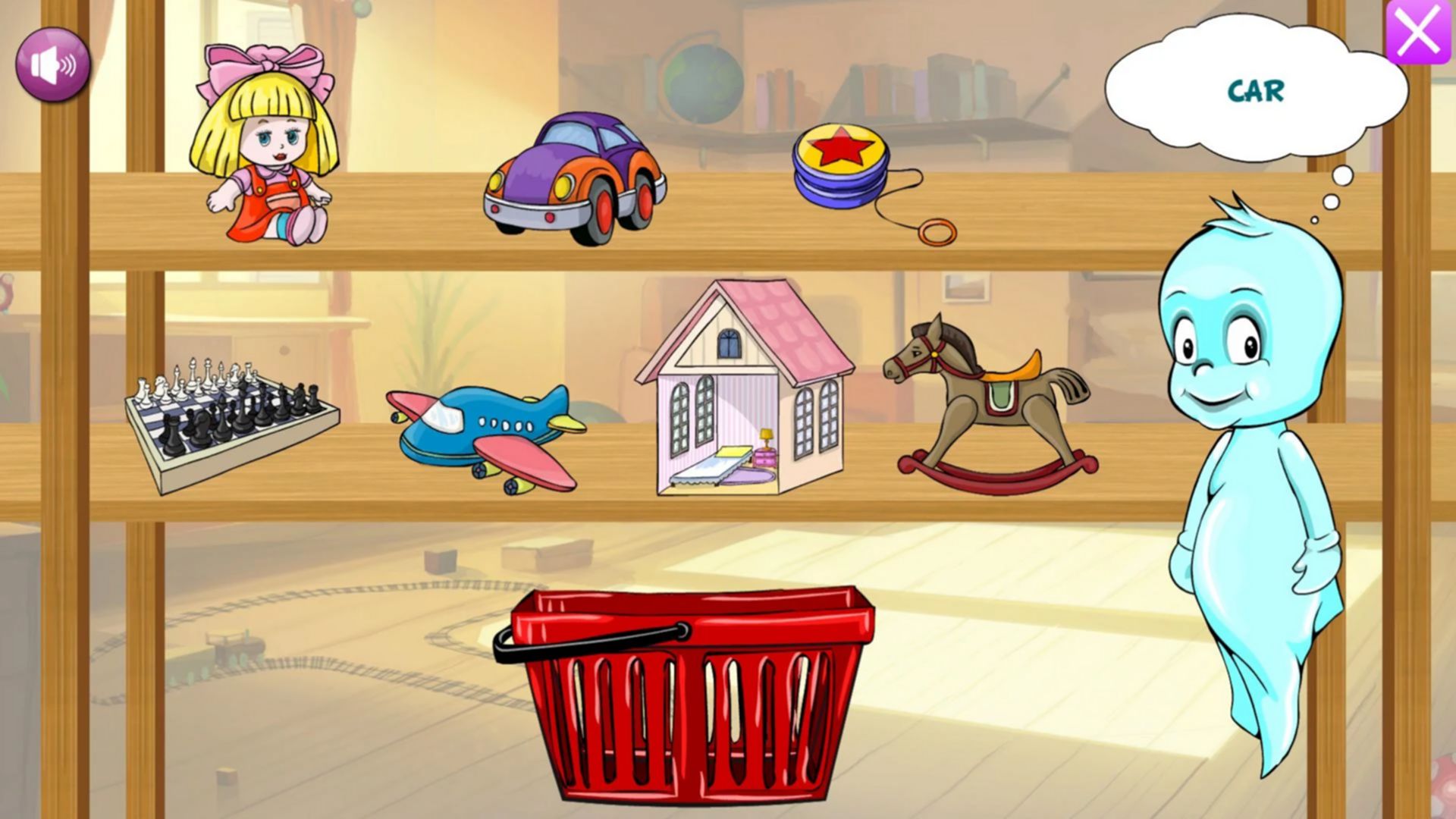The image size is (1456, 819).
Task: Choose the star yo-yo toy
Action: 842,167
